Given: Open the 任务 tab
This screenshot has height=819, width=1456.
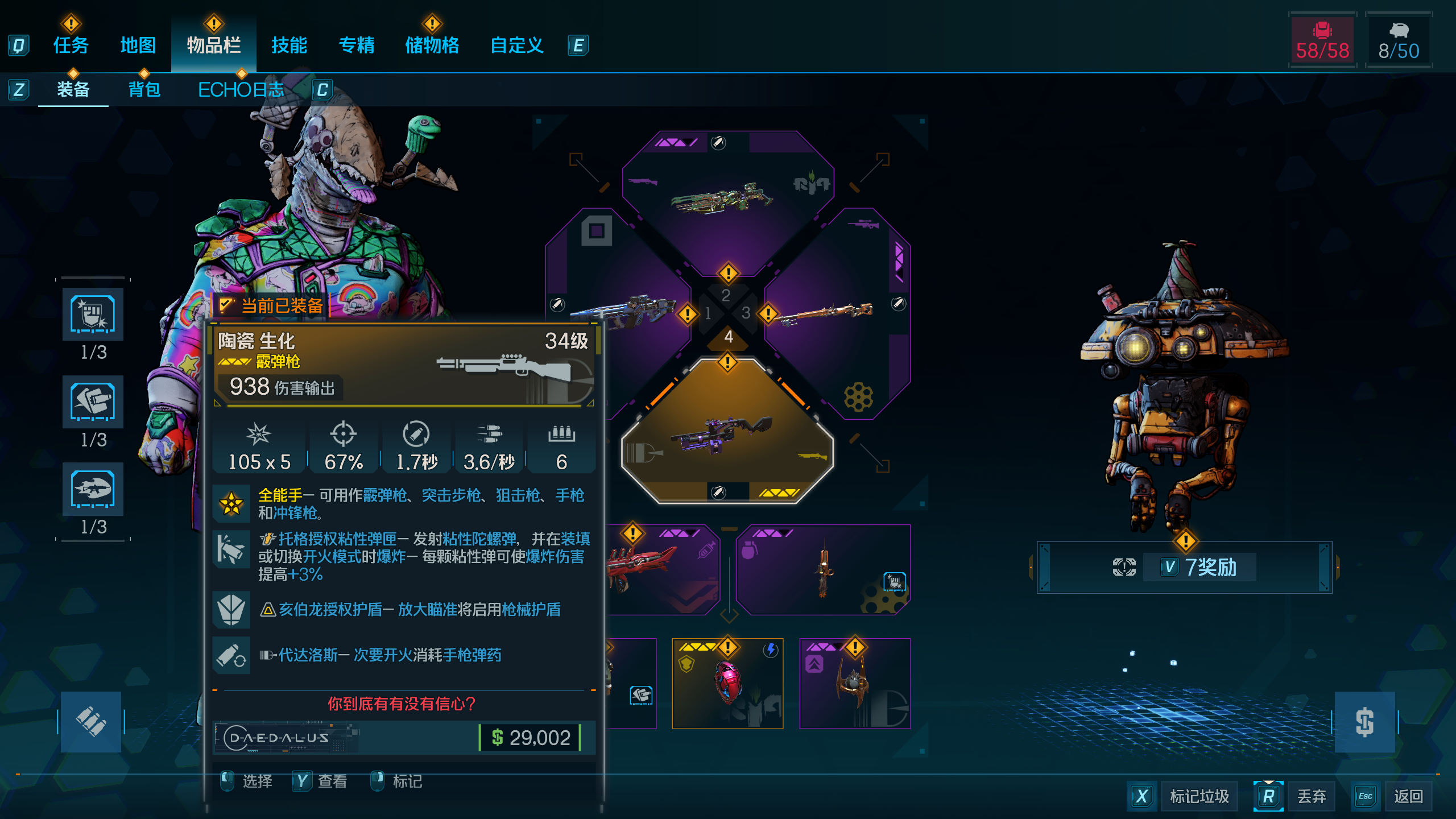Looking at the screenshot, I should pos(71,45).
